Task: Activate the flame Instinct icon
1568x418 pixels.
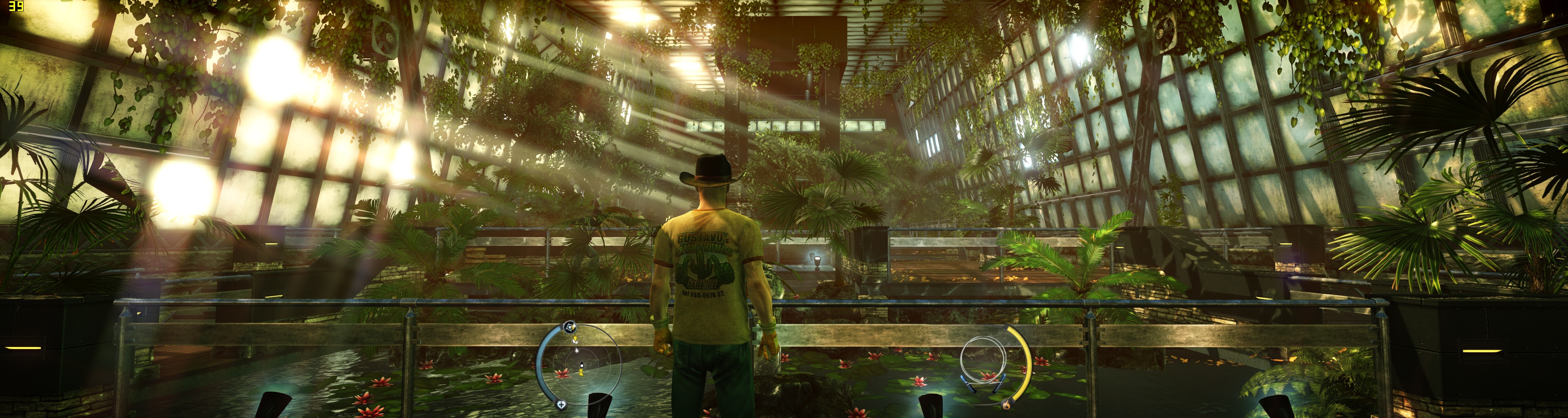Action: (1006, 403)
